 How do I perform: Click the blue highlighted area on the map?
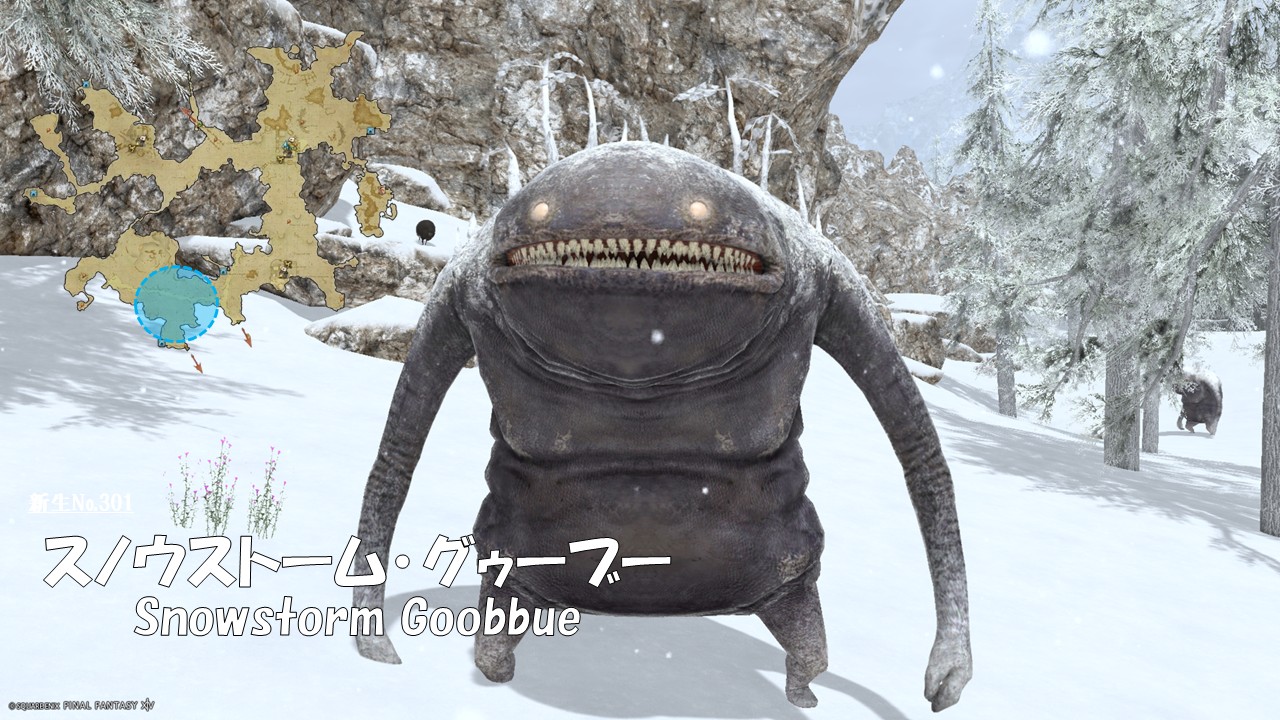(176, 305)
